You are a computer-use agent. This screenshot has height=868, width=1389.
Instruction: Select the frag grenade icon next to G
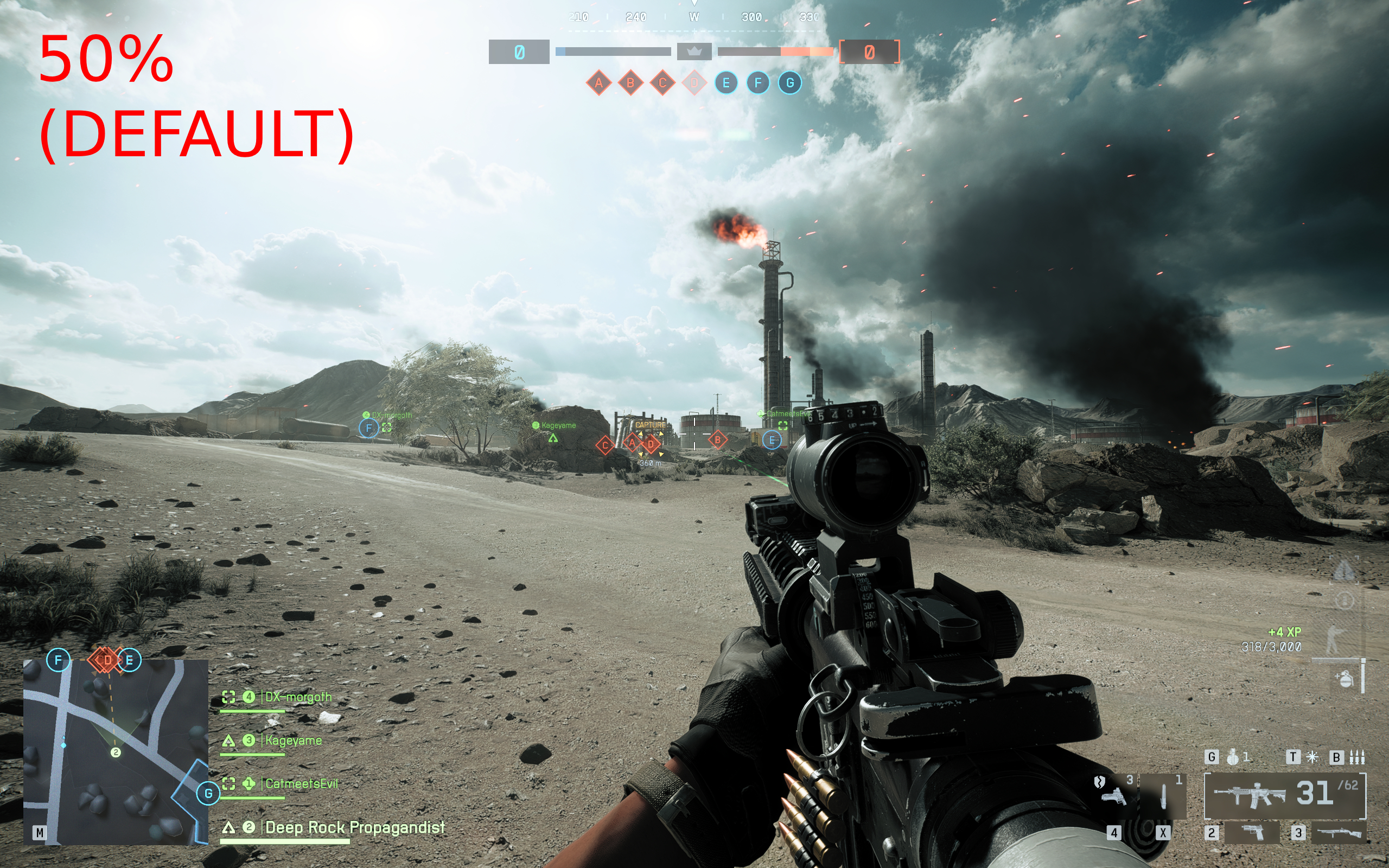(x=1233, y=757)
